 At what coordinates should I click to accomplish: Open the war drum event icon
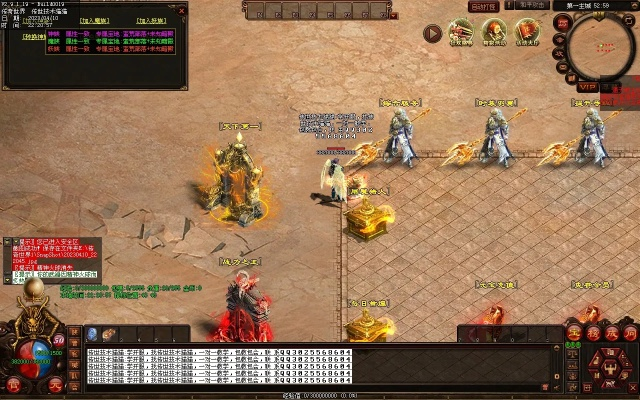[494, 31]
